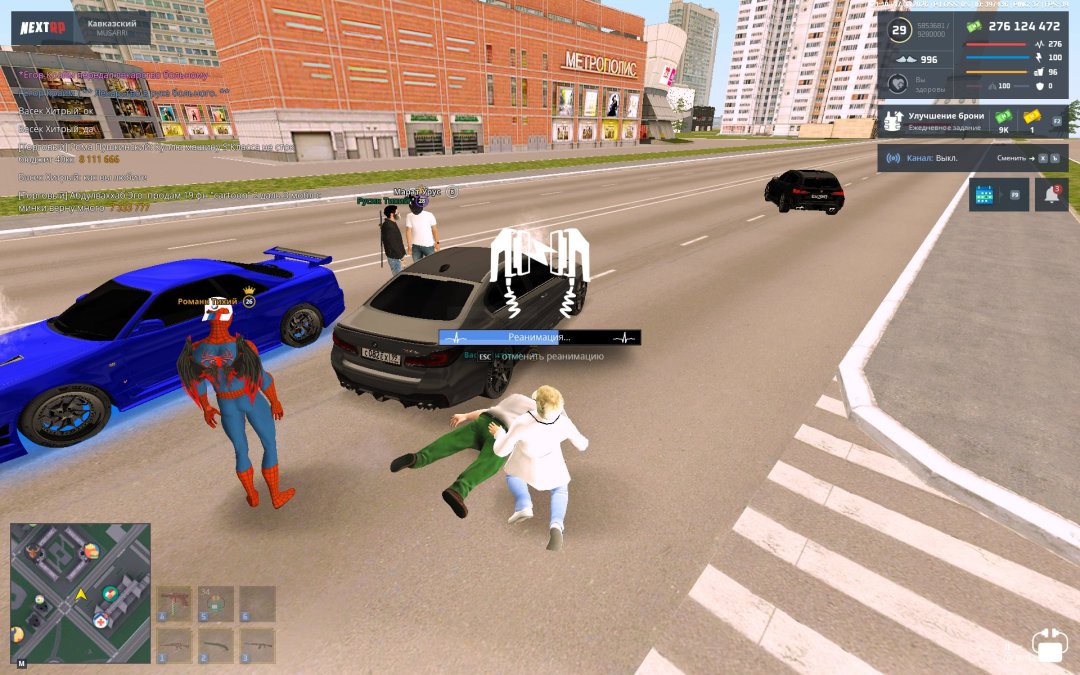Viewport: 1080px width, 675px height.
Task: Click the NEXT RP server logo
Action: pos(44,27)
